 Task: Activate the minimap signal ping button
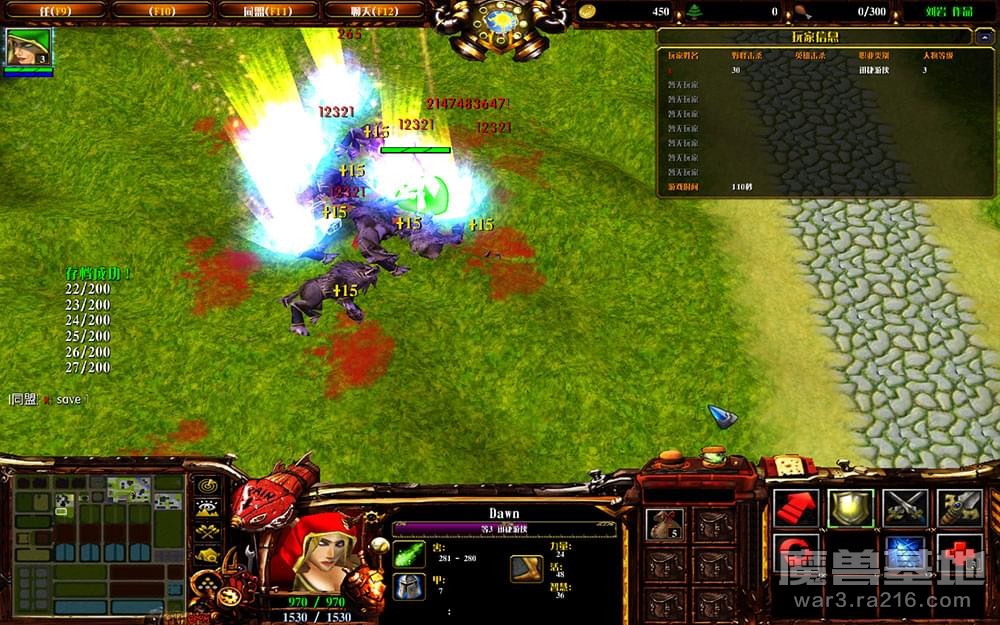click(x=207, y=486)
